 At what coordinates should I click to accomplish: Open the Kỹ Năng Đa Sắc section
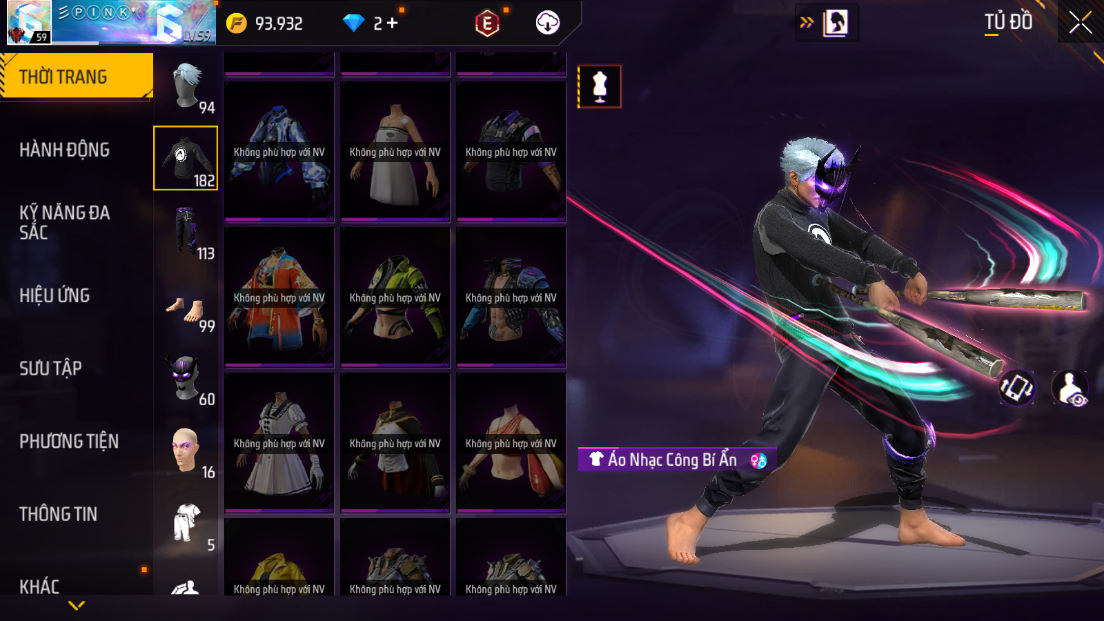pos(65,222)
